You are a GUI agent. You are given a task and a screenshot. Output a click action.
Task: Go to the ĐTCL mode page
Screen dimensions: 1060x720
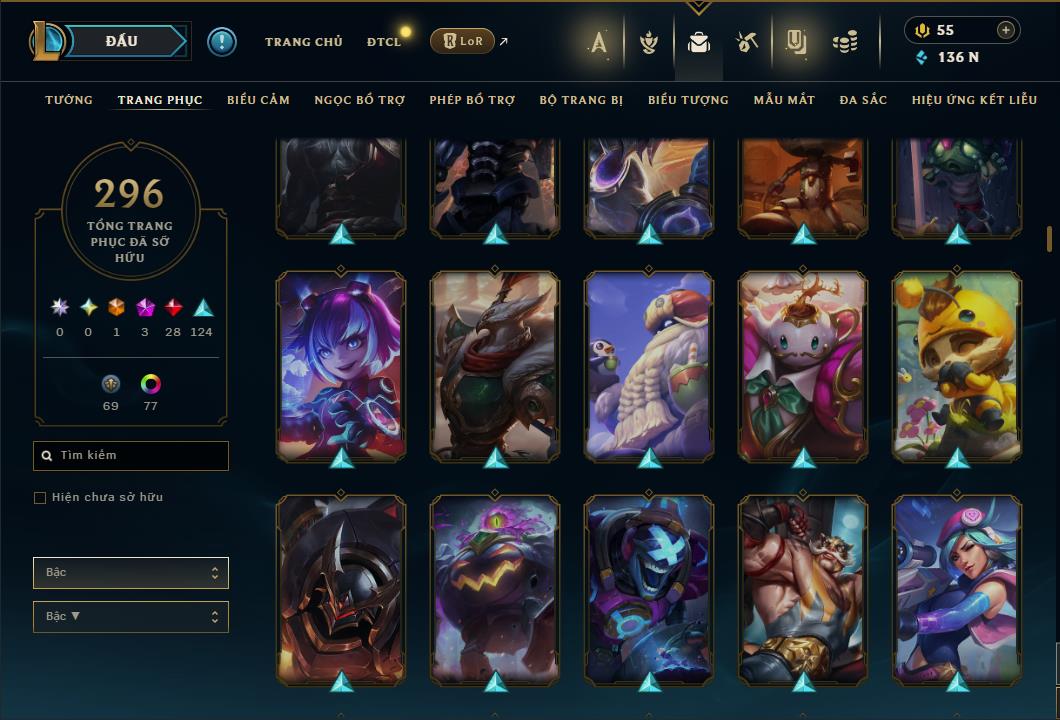(x=383, y=42)
